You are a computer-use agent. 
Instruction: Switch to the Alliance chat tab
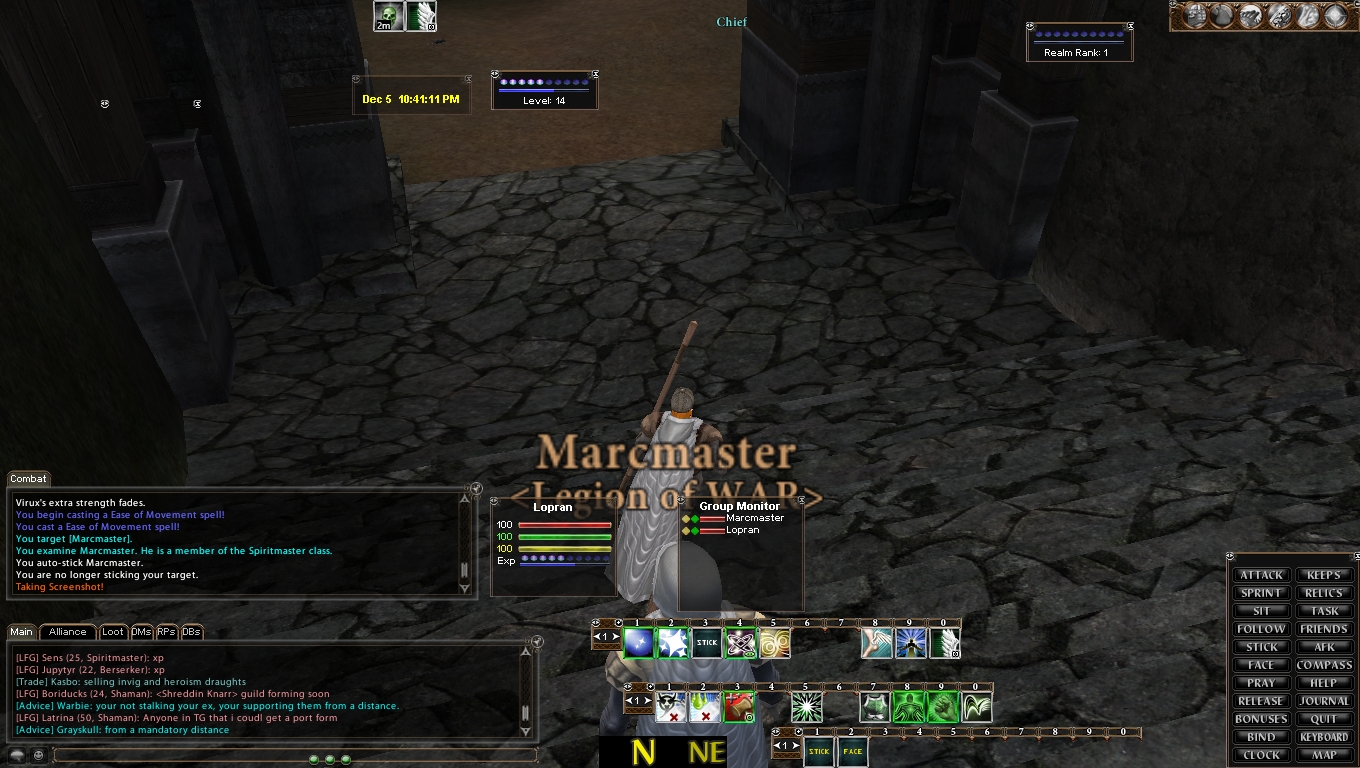click(x=68, y=632)
